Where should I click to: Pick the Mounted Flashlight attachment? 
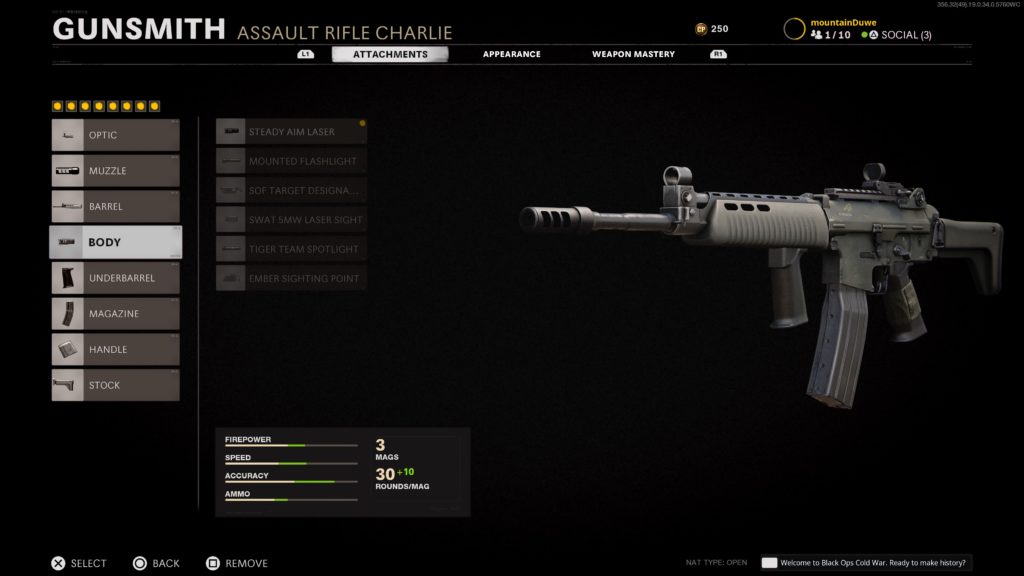tap(291, 161)
